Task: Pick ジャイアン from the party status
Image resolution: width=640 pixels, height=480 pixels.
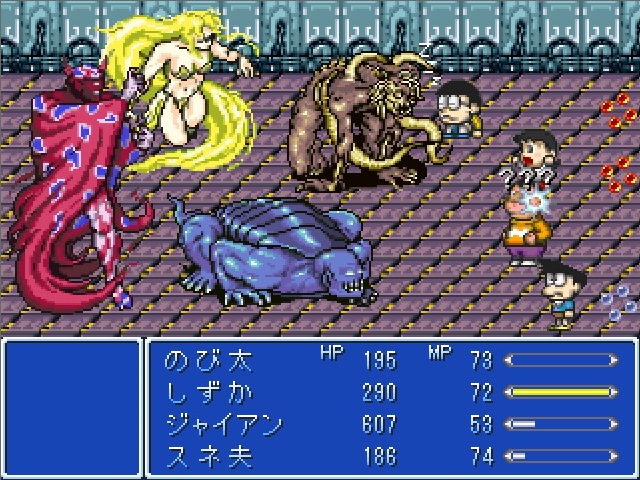Action: click(x=222, y=424)
